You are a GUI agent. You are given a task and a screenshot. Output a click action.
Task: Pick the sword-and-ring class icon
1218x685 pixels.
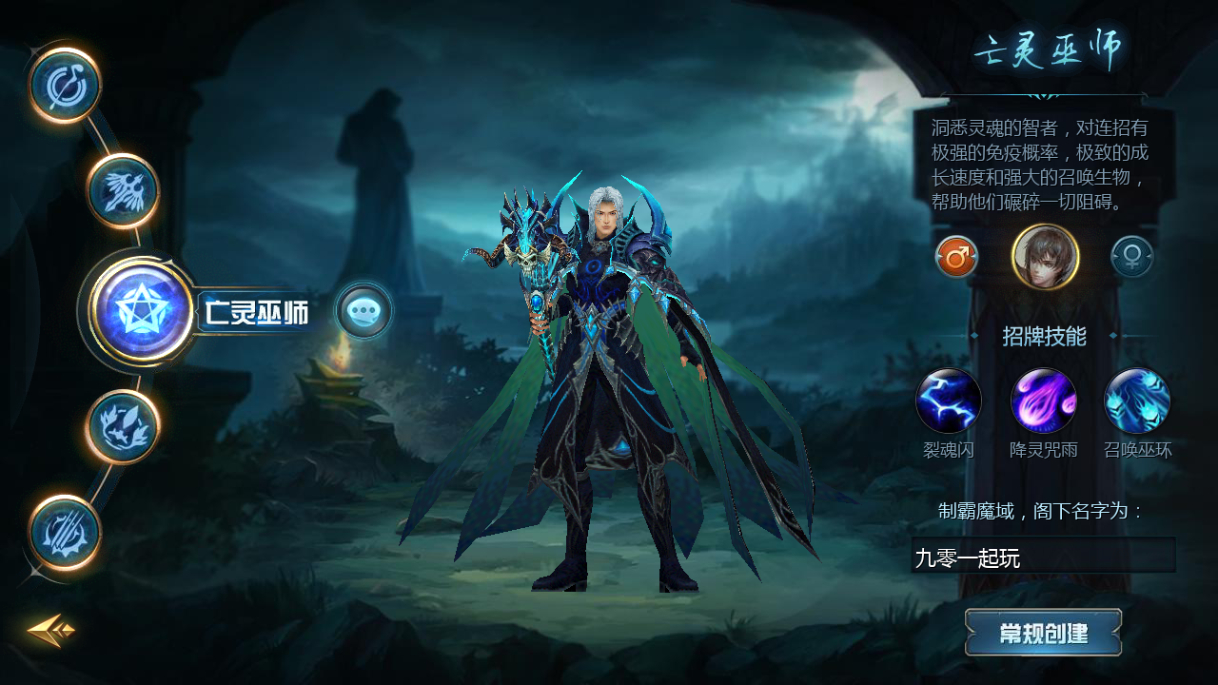point(66,86)
